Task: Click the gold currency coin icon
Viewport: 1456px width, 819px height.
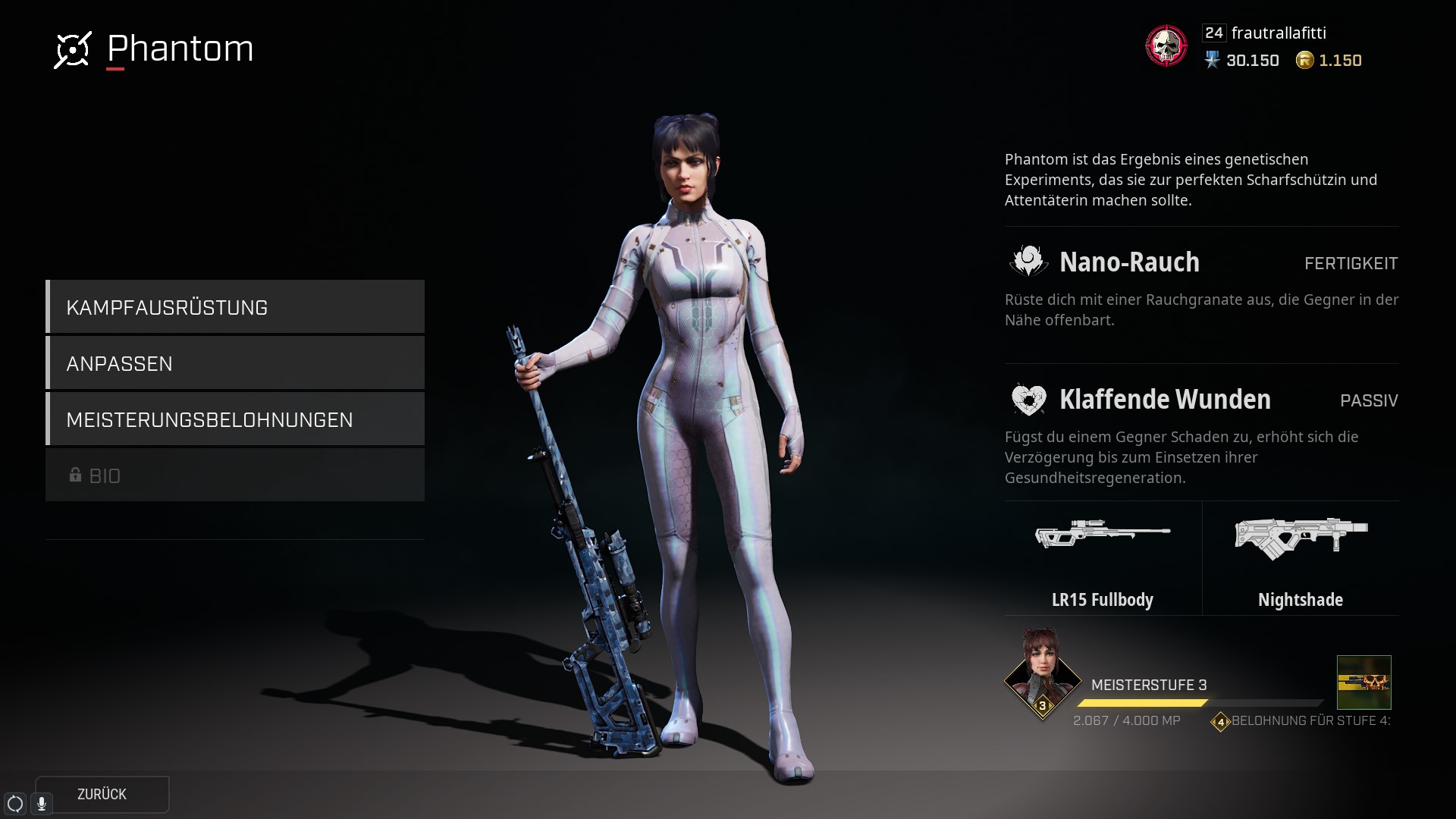Action: click(x=1304, y=60)
